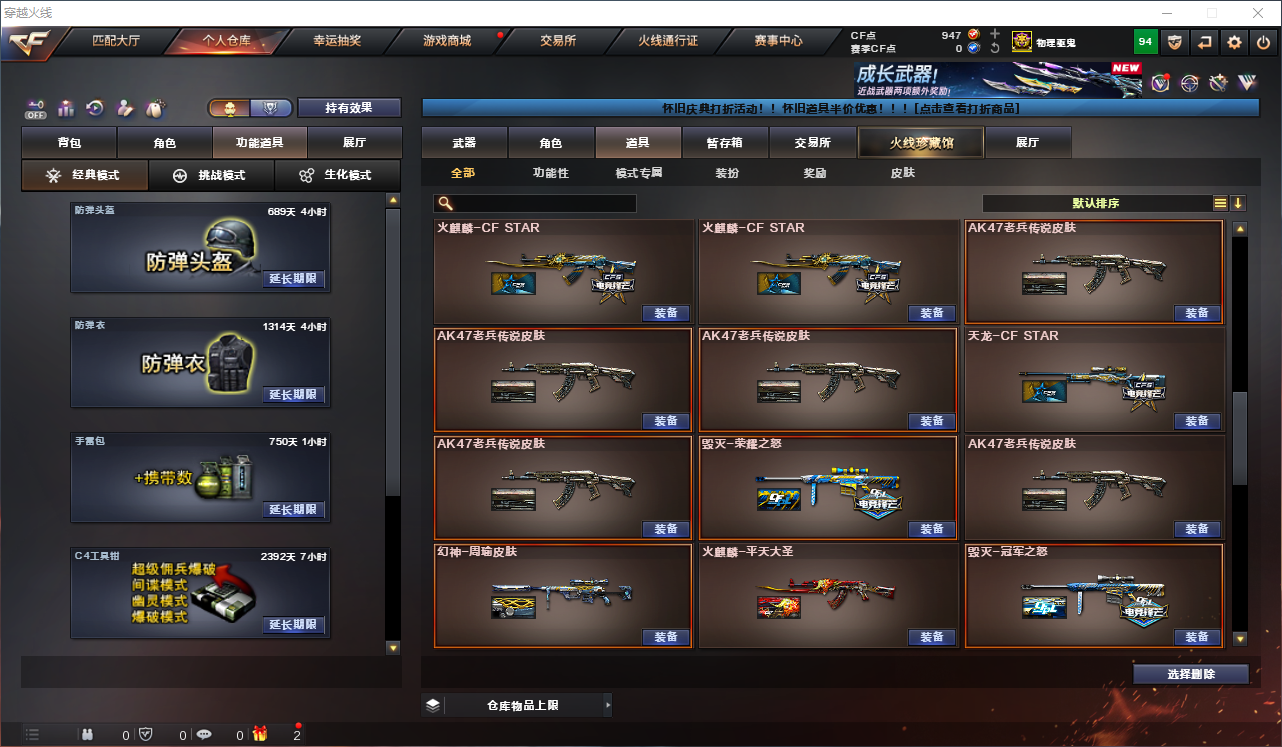
Task: Open game settings gear icon at top right
Action: click(x=1233, y=41)
